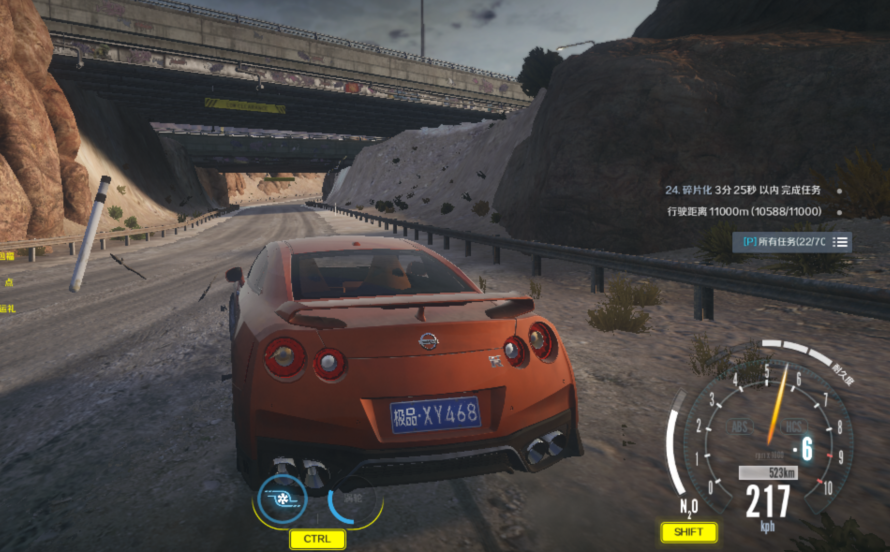Activate the 涡轮 turbine skill icon
The image size is (890, 552).
tap(354, 499)
